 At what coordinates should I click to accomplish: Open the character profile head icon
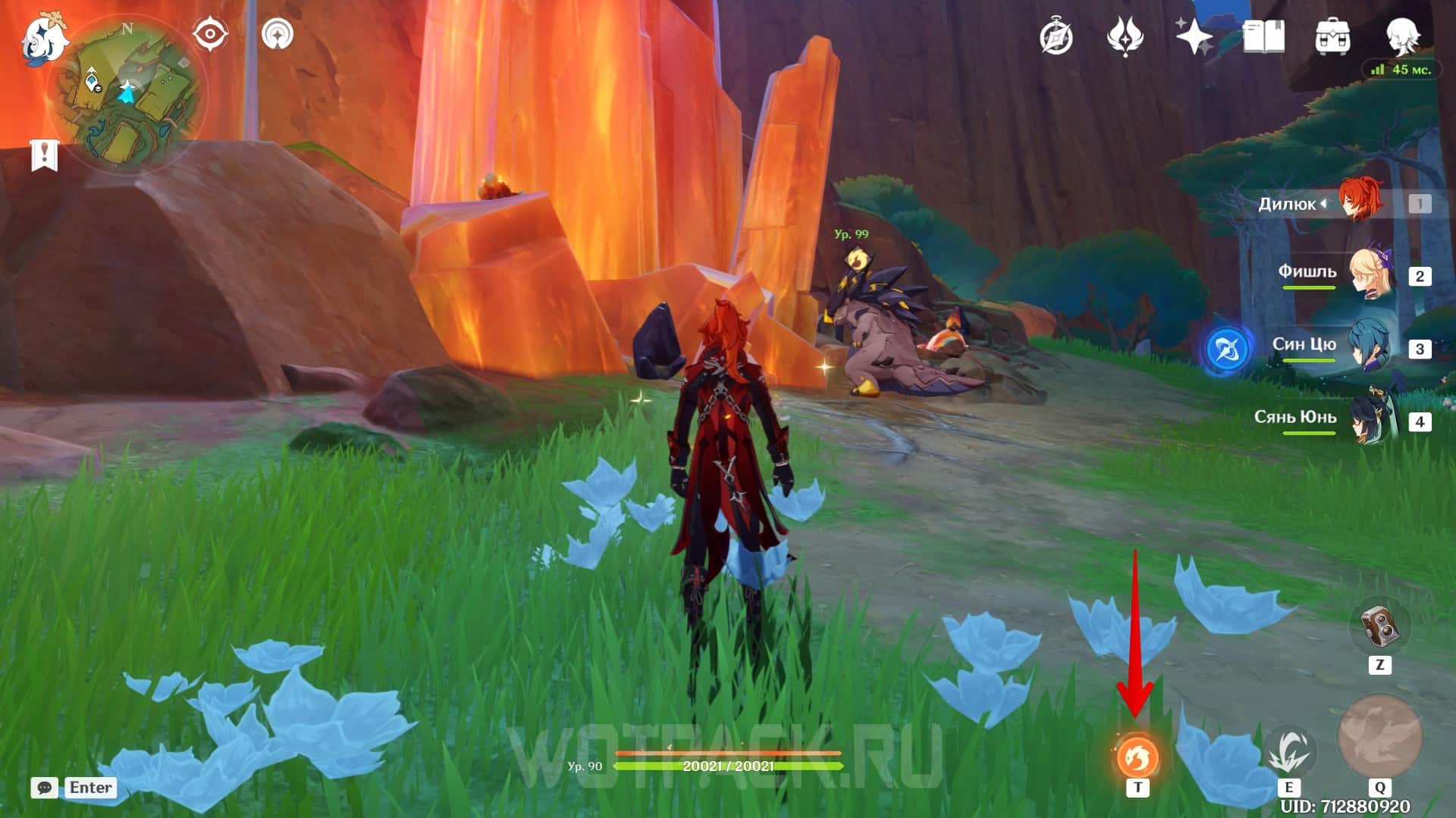tap(1401, 35)
